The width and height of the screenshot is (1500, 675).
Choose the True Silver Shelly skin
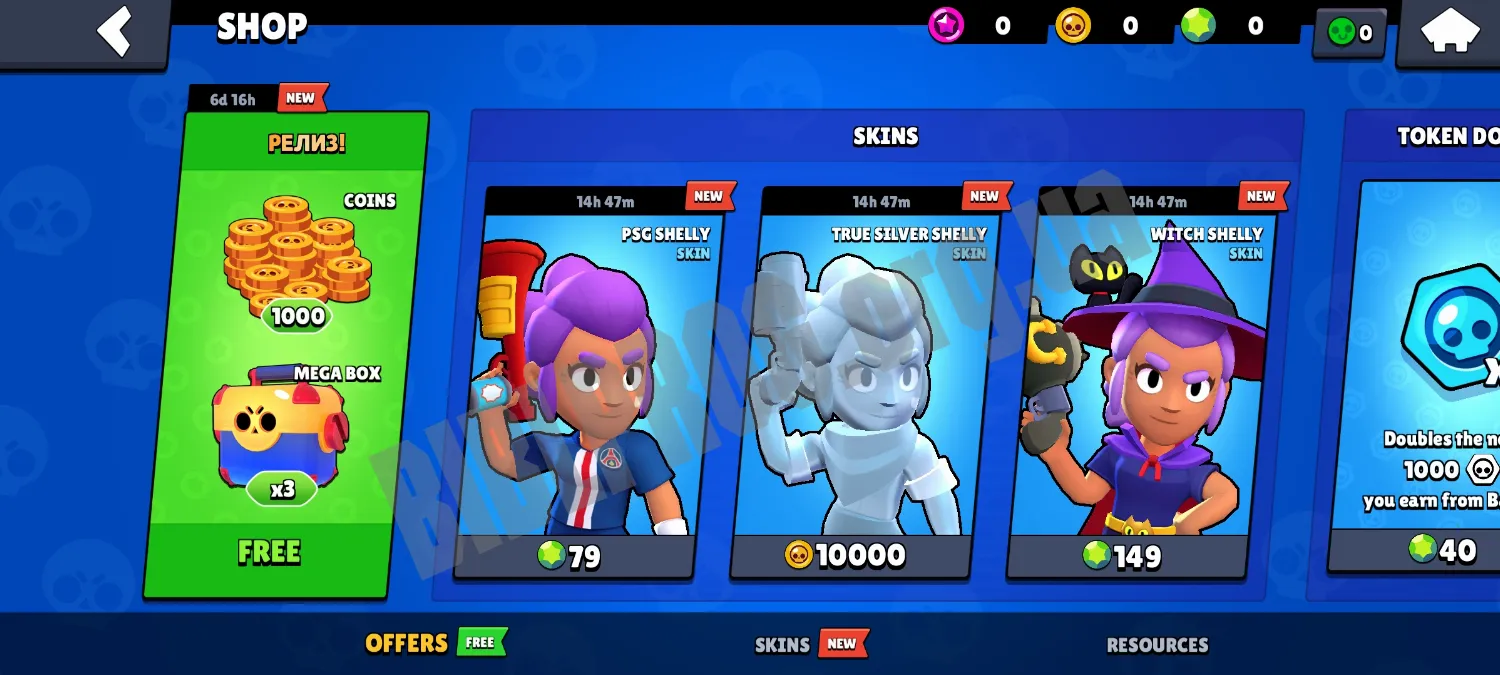click(865, 380)
